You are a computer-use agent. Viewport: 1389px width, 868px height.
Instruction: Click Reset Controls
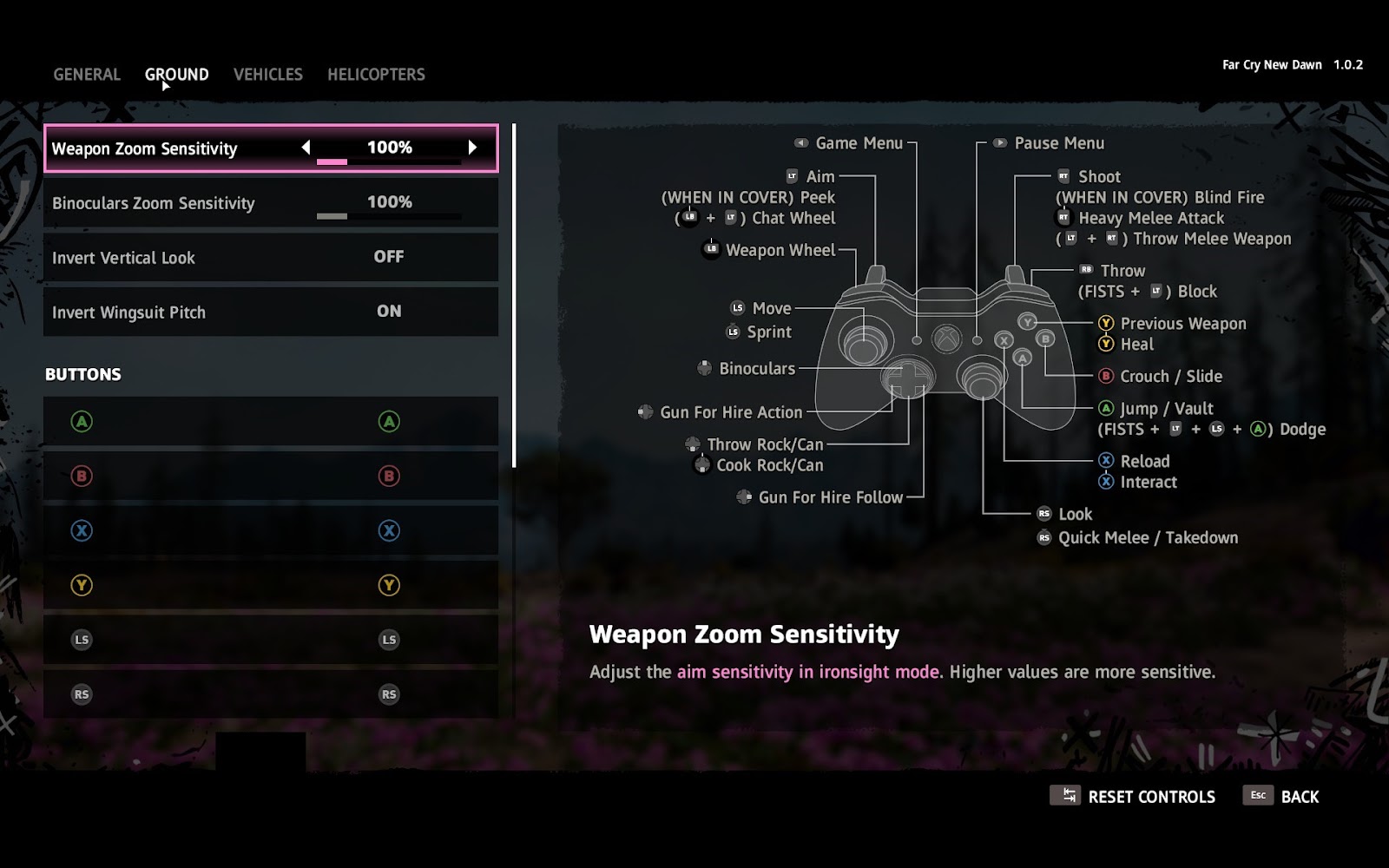tap(1133, 797)
